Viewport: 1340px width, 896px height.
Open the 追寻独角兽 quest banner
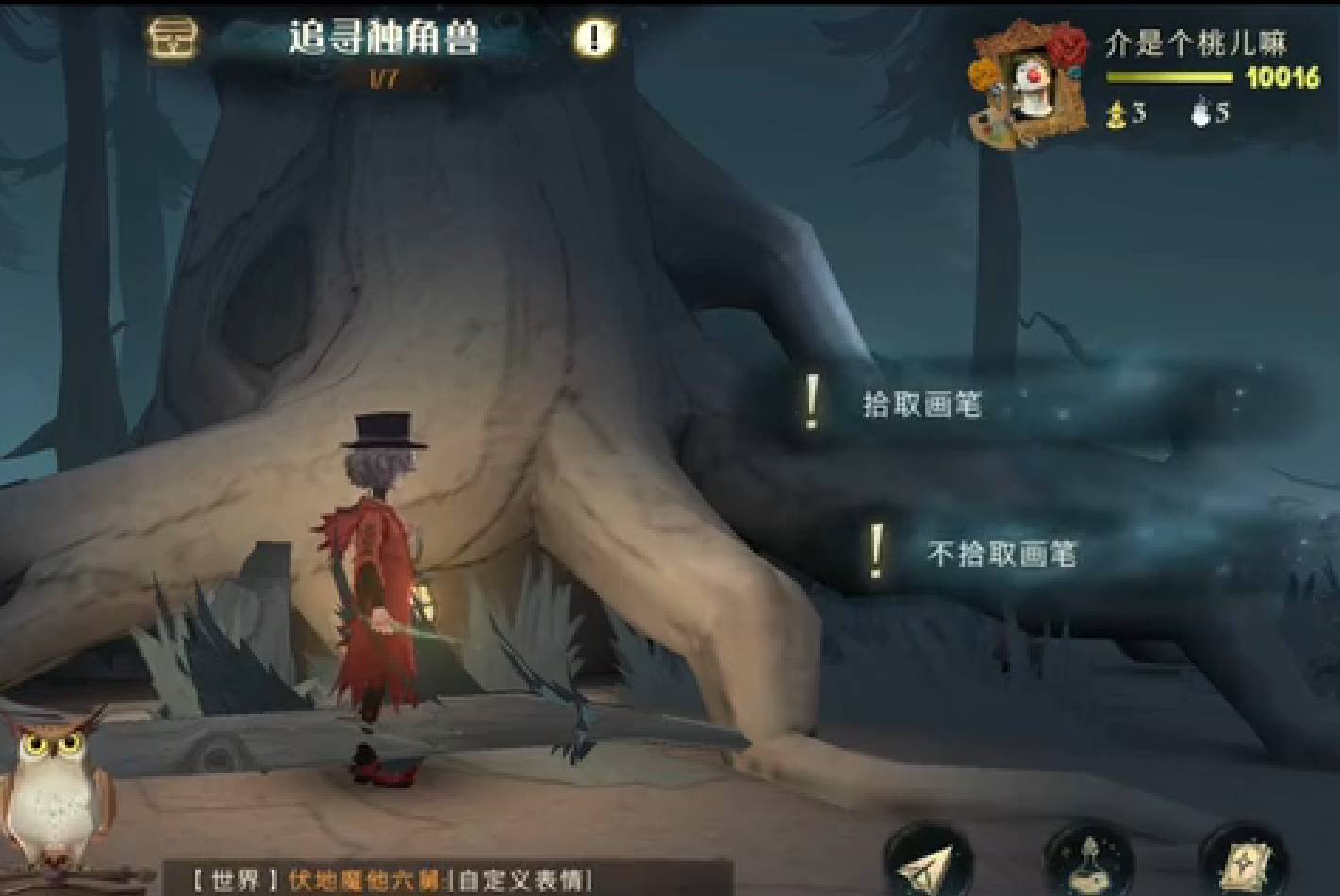381,37
